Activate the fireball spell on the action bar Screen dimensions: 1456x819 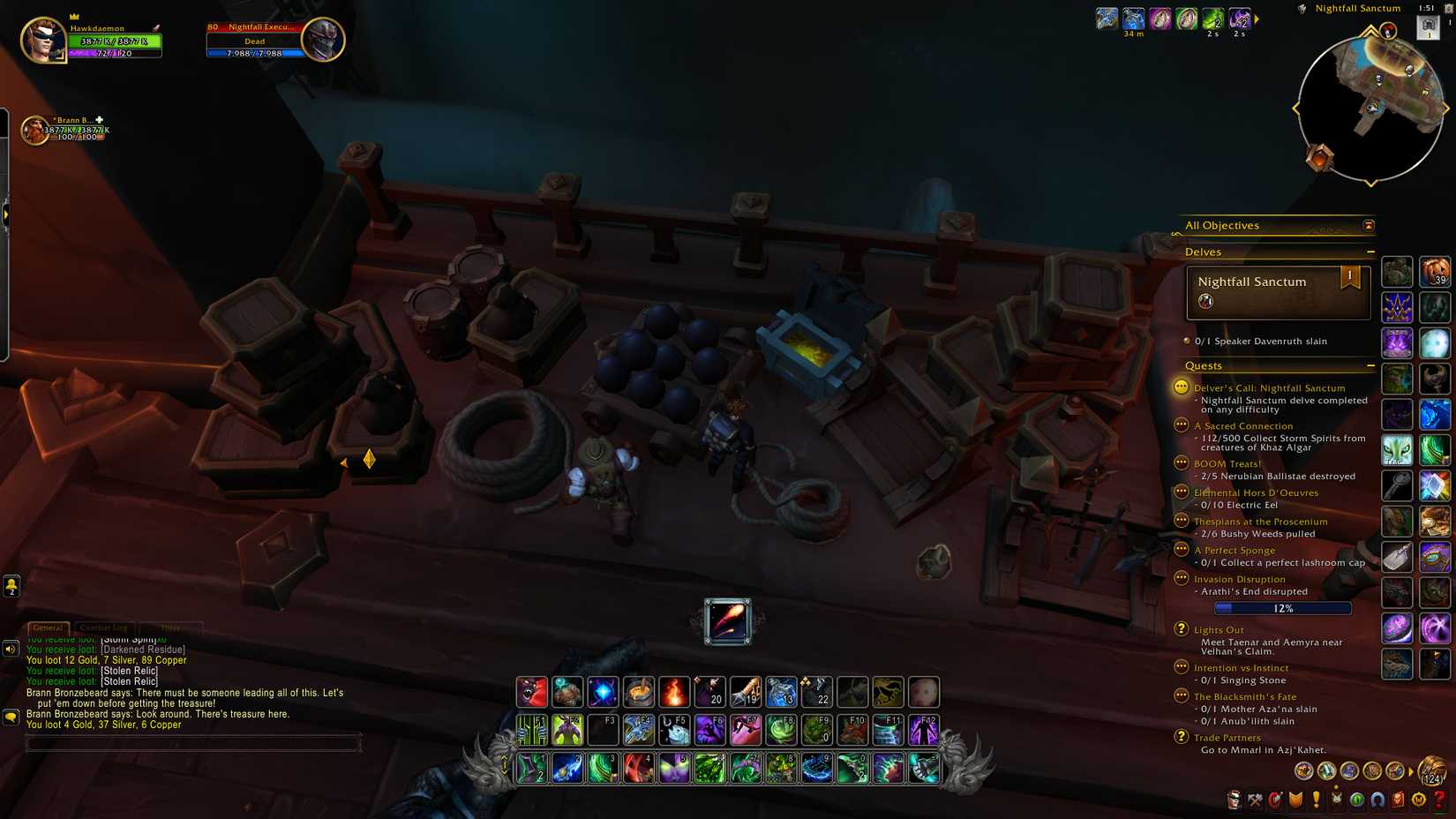[674, 693]
